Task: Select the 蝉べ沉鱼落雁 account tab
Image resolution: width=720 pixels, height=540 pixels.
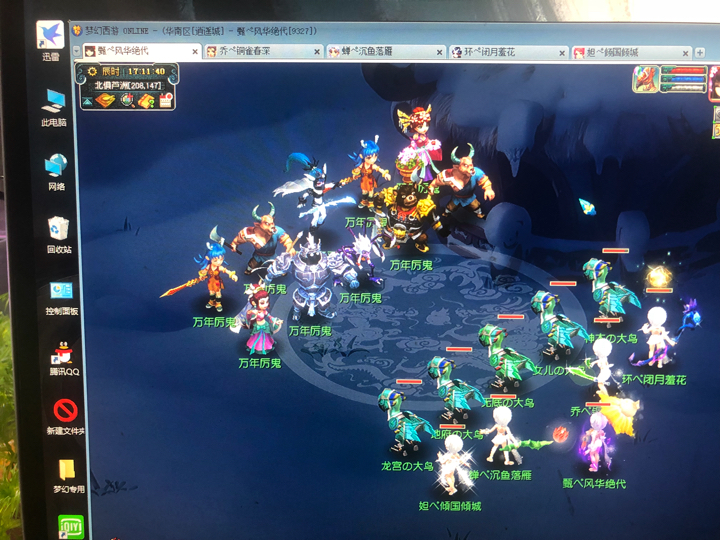Action: (x=377, y=52)
